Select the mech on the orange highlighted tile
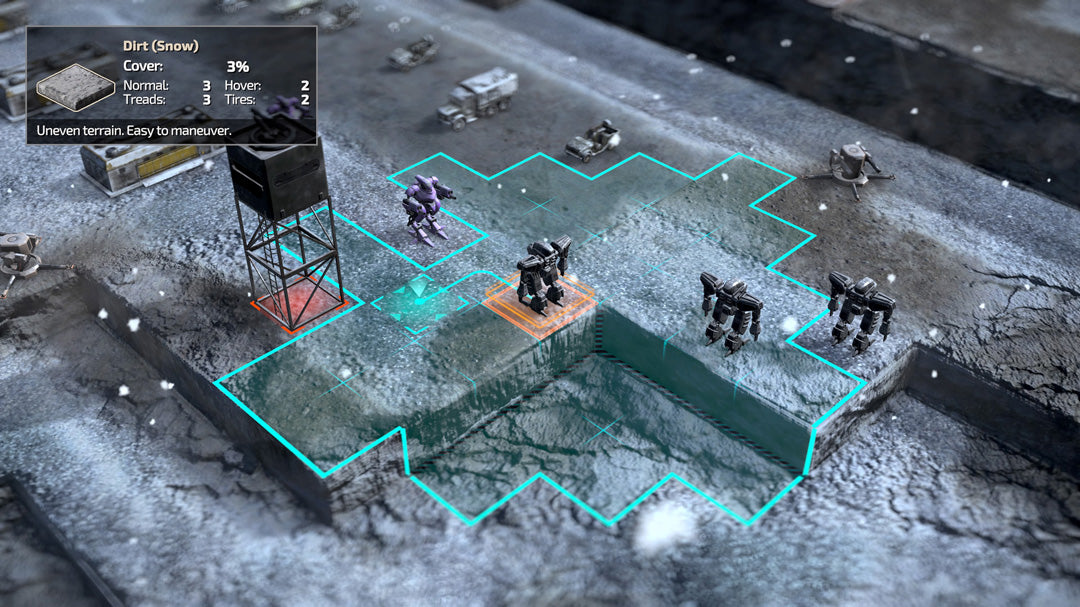Viewport: 1080px width, 607px height. tap(543, 273)
